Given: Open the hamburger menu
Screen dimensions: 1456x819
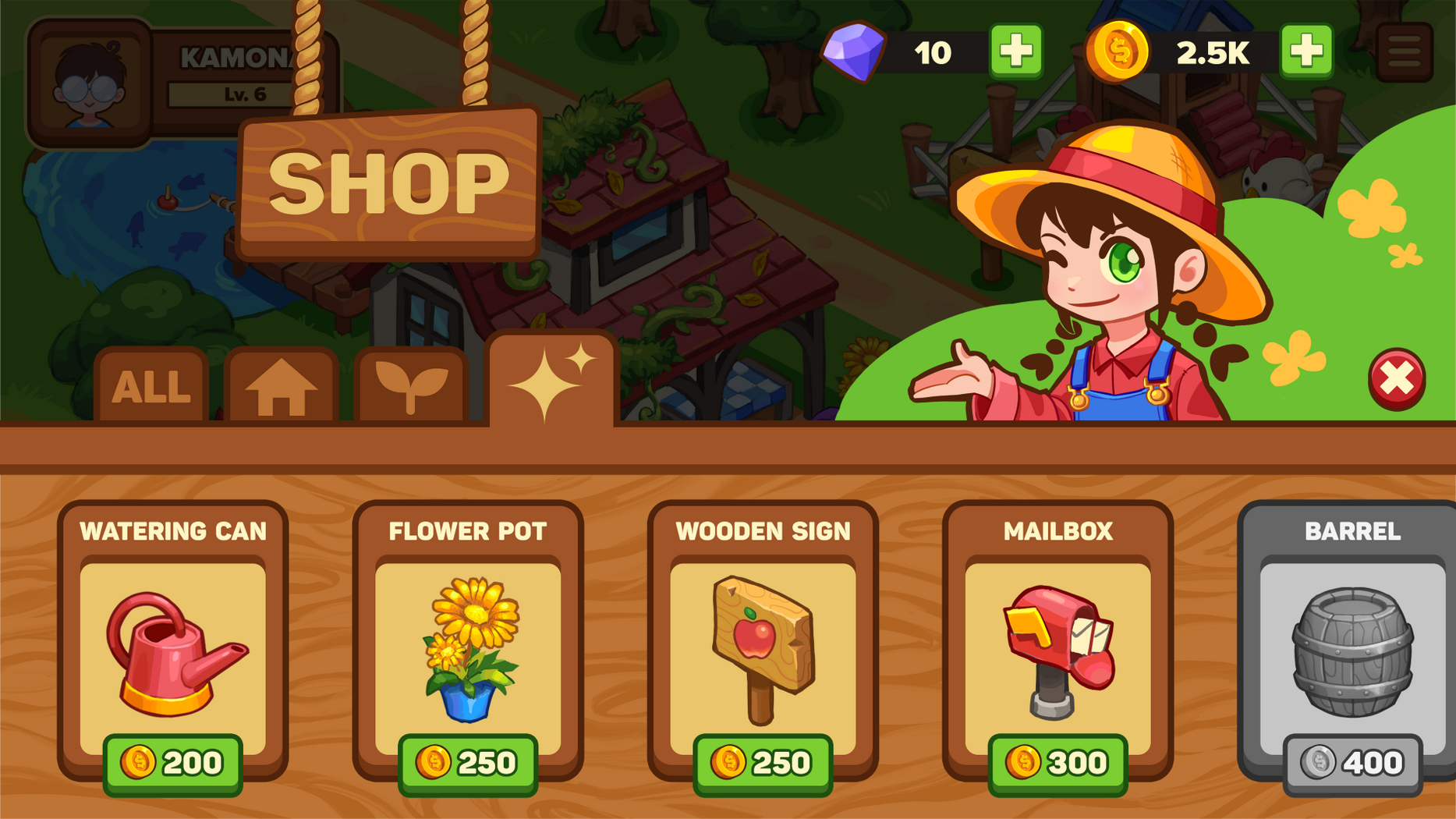Looking at the screenshot, I should (1404, 52).
